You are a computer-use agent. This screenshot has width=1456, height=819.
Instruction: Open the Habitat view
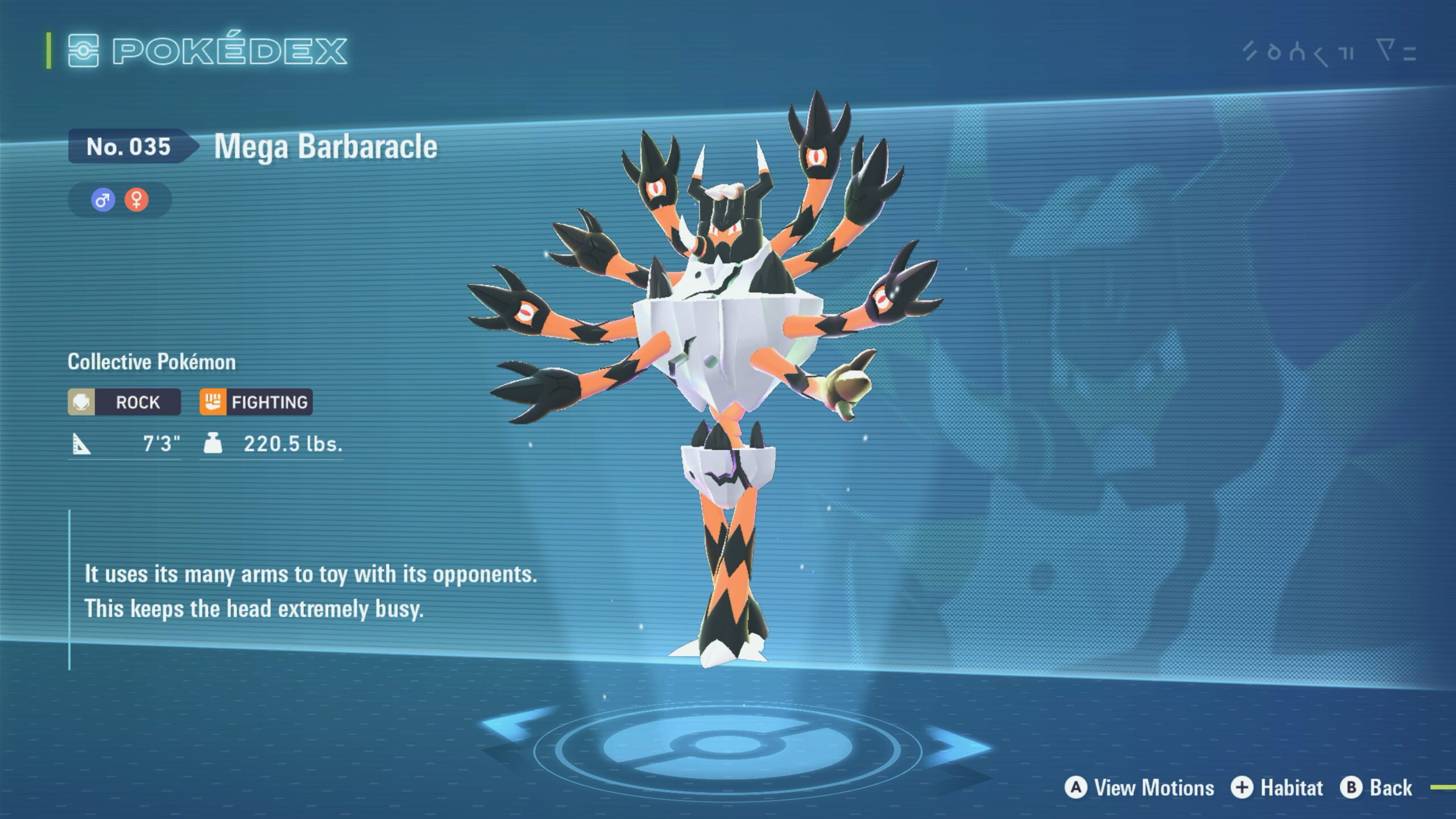1277,788
